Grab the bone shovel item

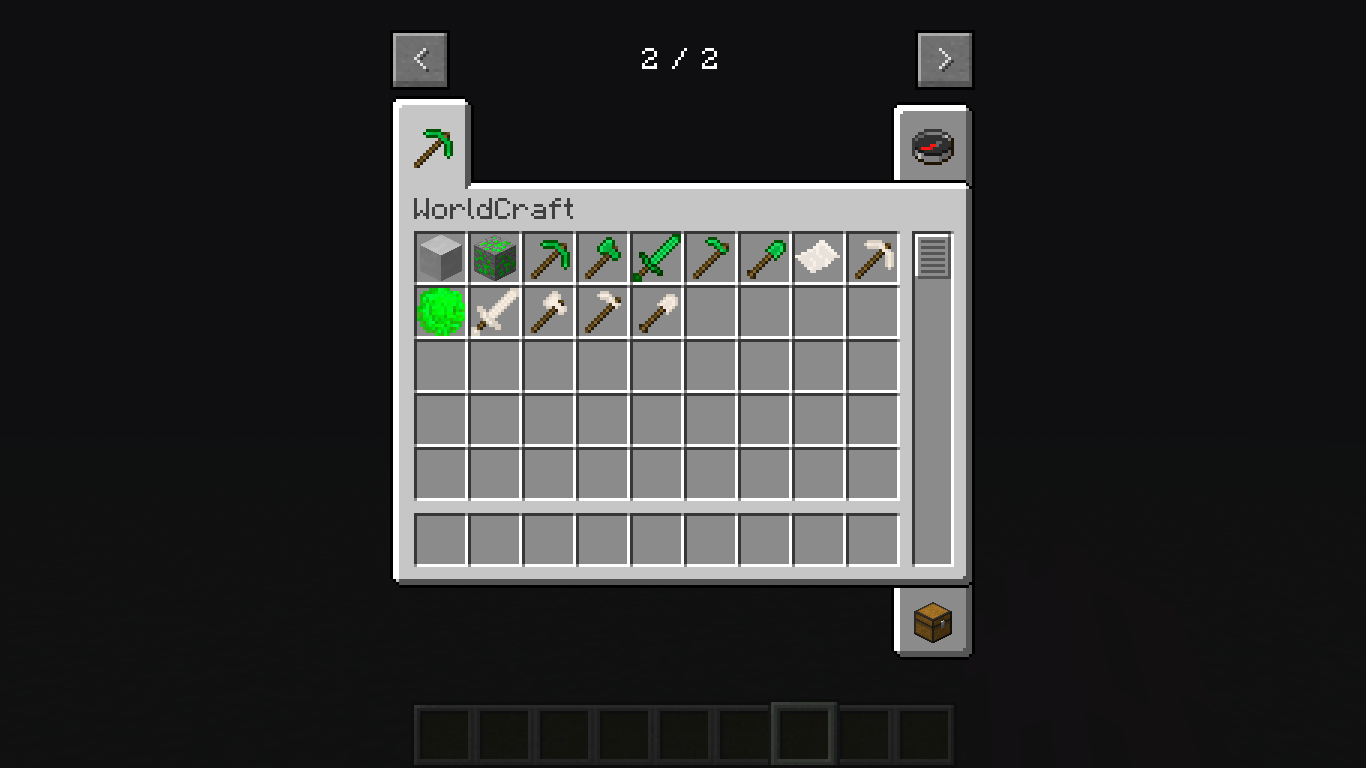coord(656,313)
